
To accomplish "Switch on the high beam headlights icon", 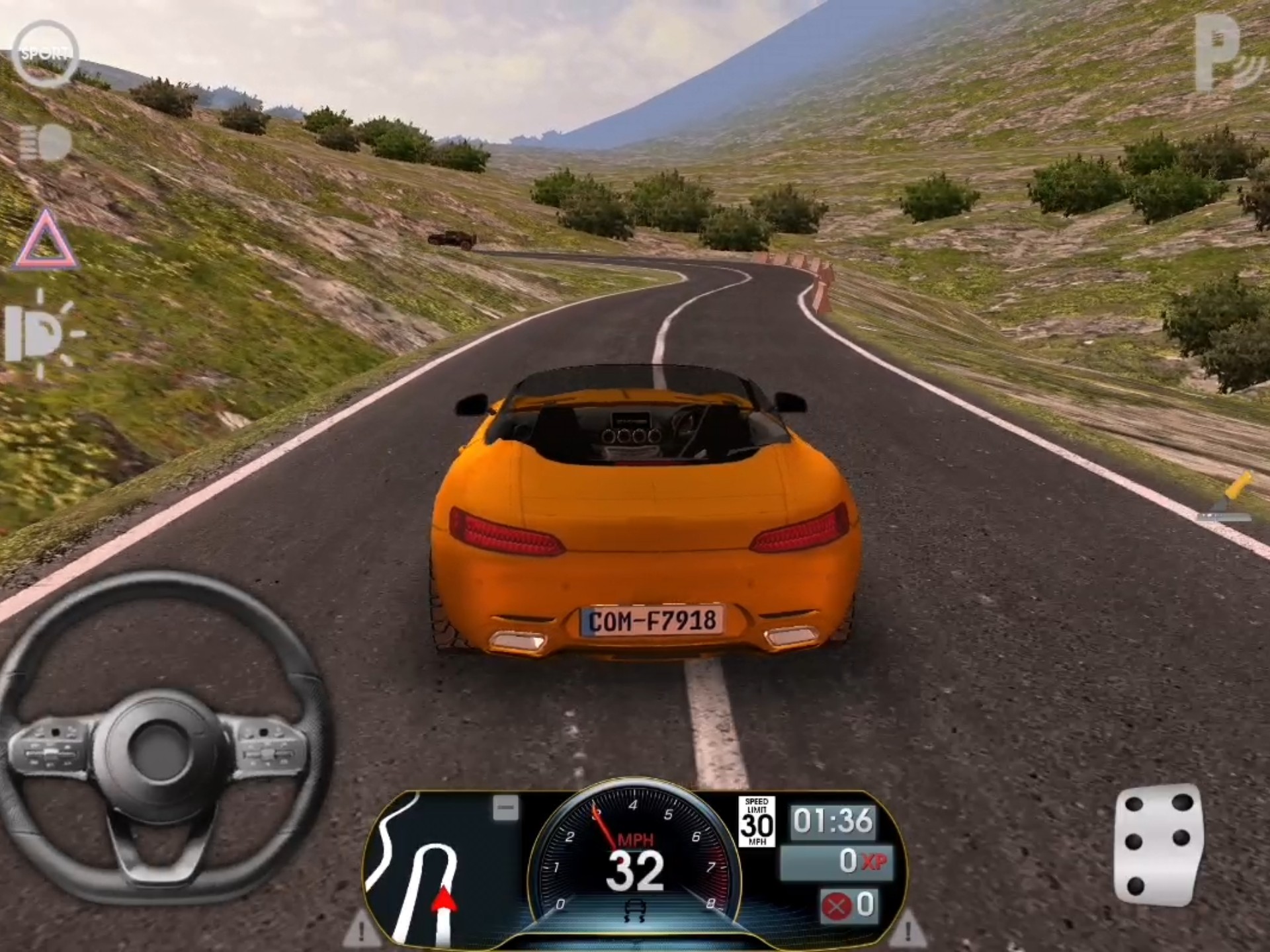I will 44,143.
